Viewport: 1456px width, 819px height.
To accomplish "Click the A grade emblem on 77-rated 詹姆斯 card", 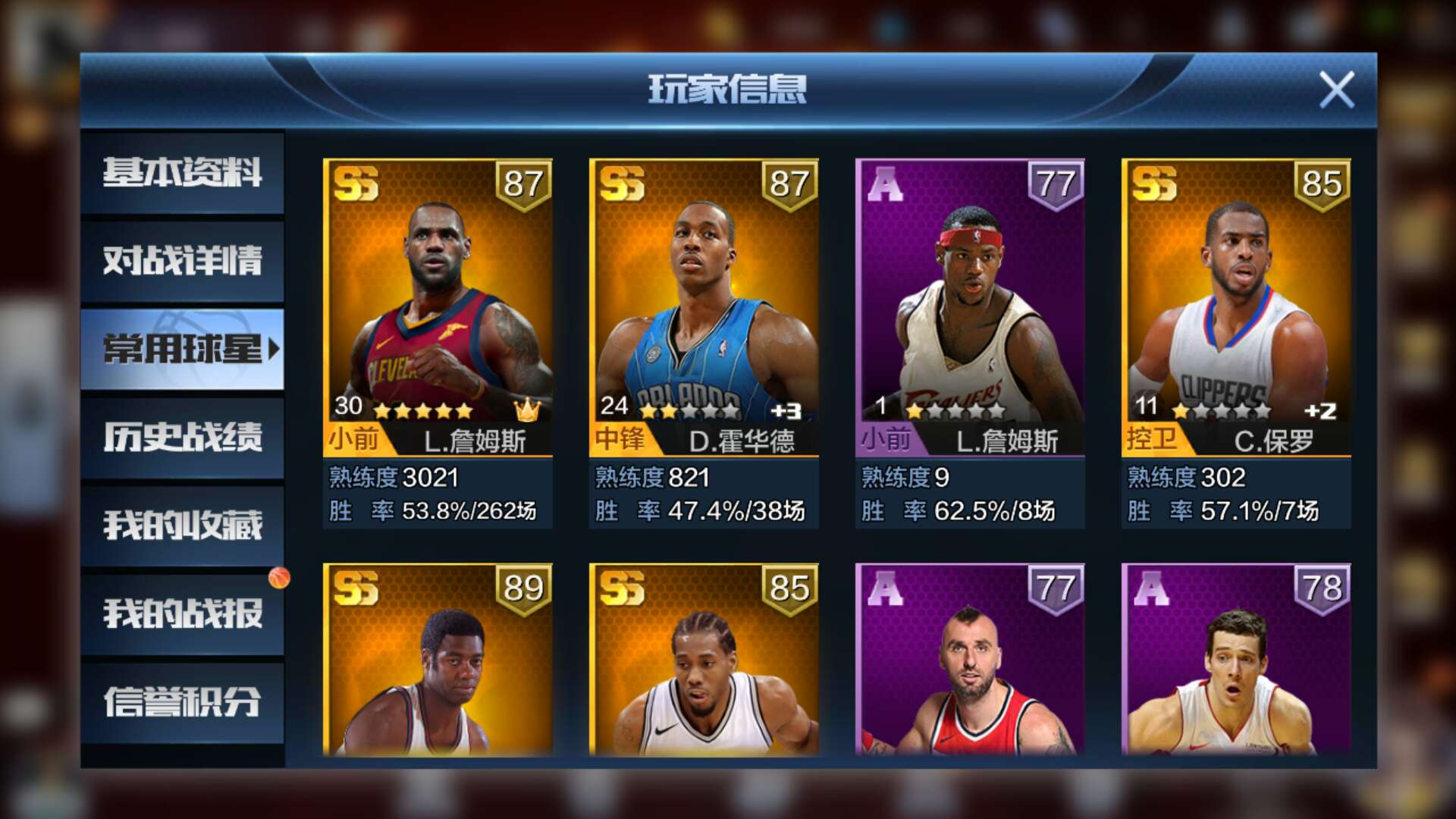I will point(886,184).
